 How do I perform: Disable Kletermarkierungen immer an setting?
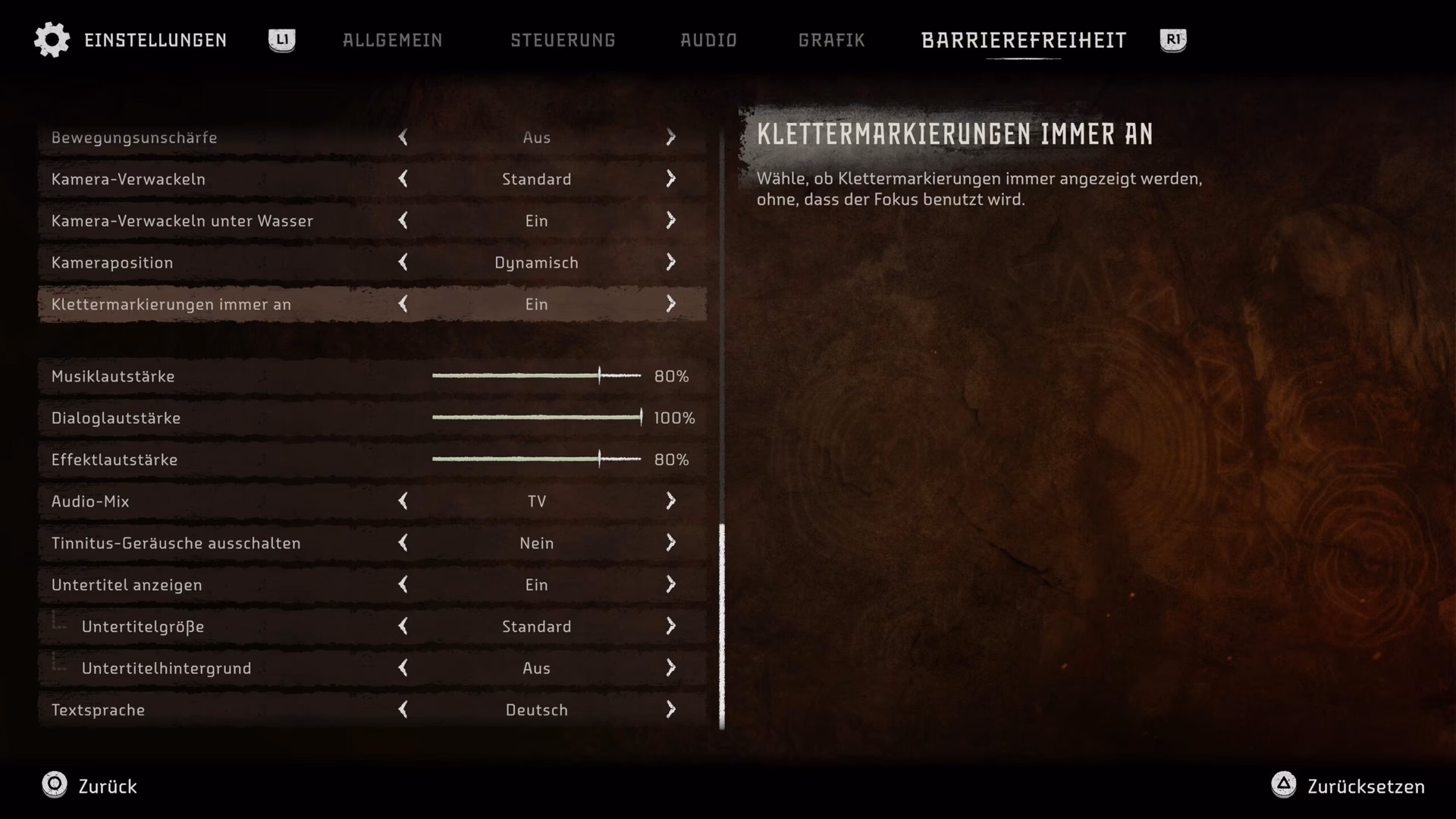tap(404, 304)
